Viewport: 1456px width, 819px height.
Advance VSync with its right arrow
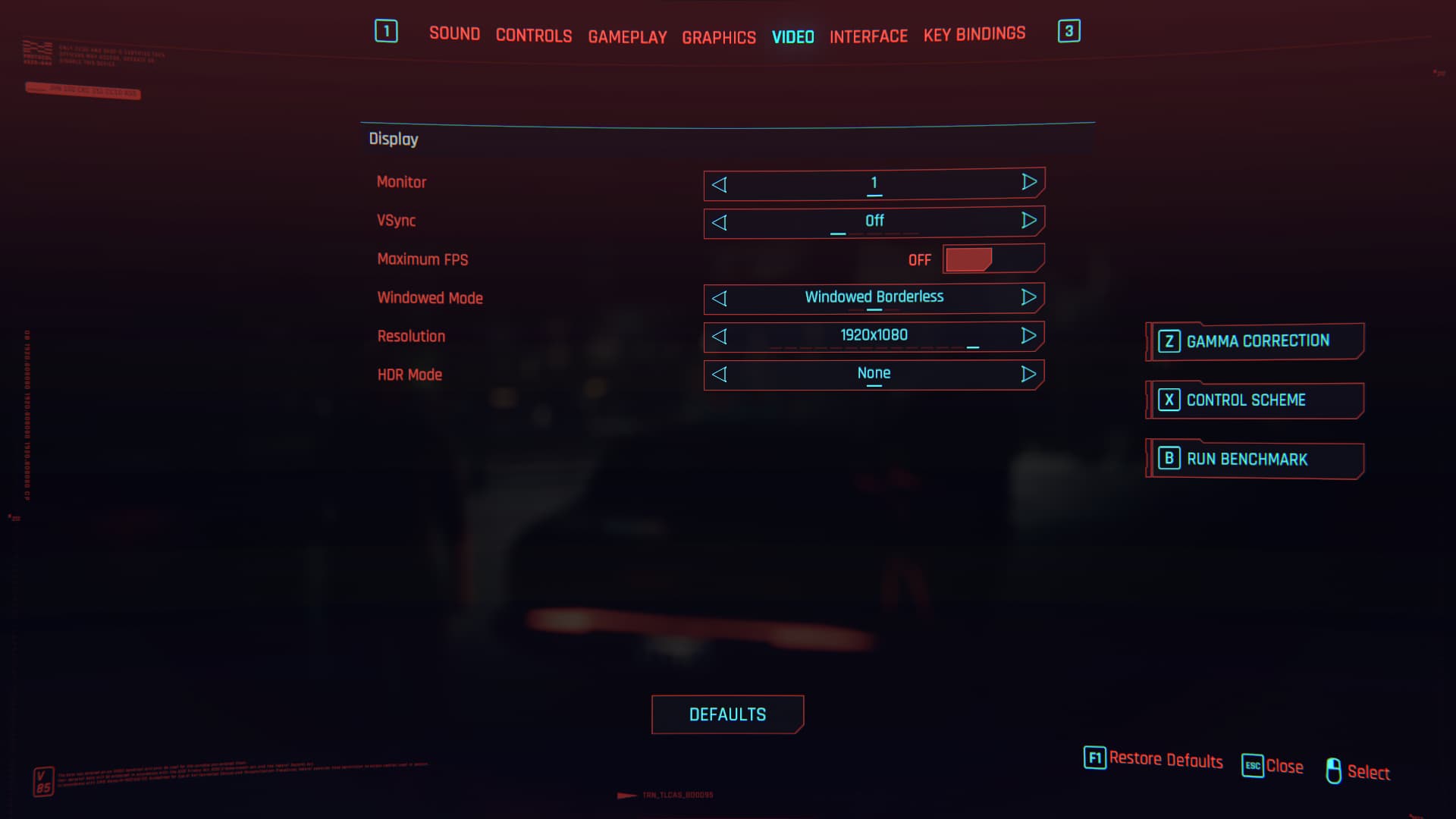(1028, 221)
